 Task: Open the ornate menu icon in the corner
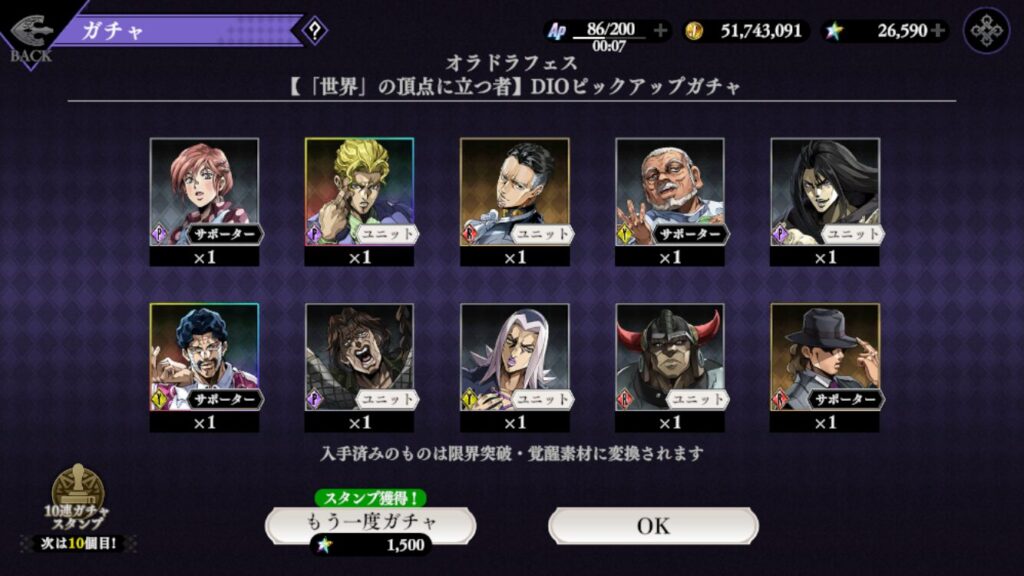pos(986,31)
